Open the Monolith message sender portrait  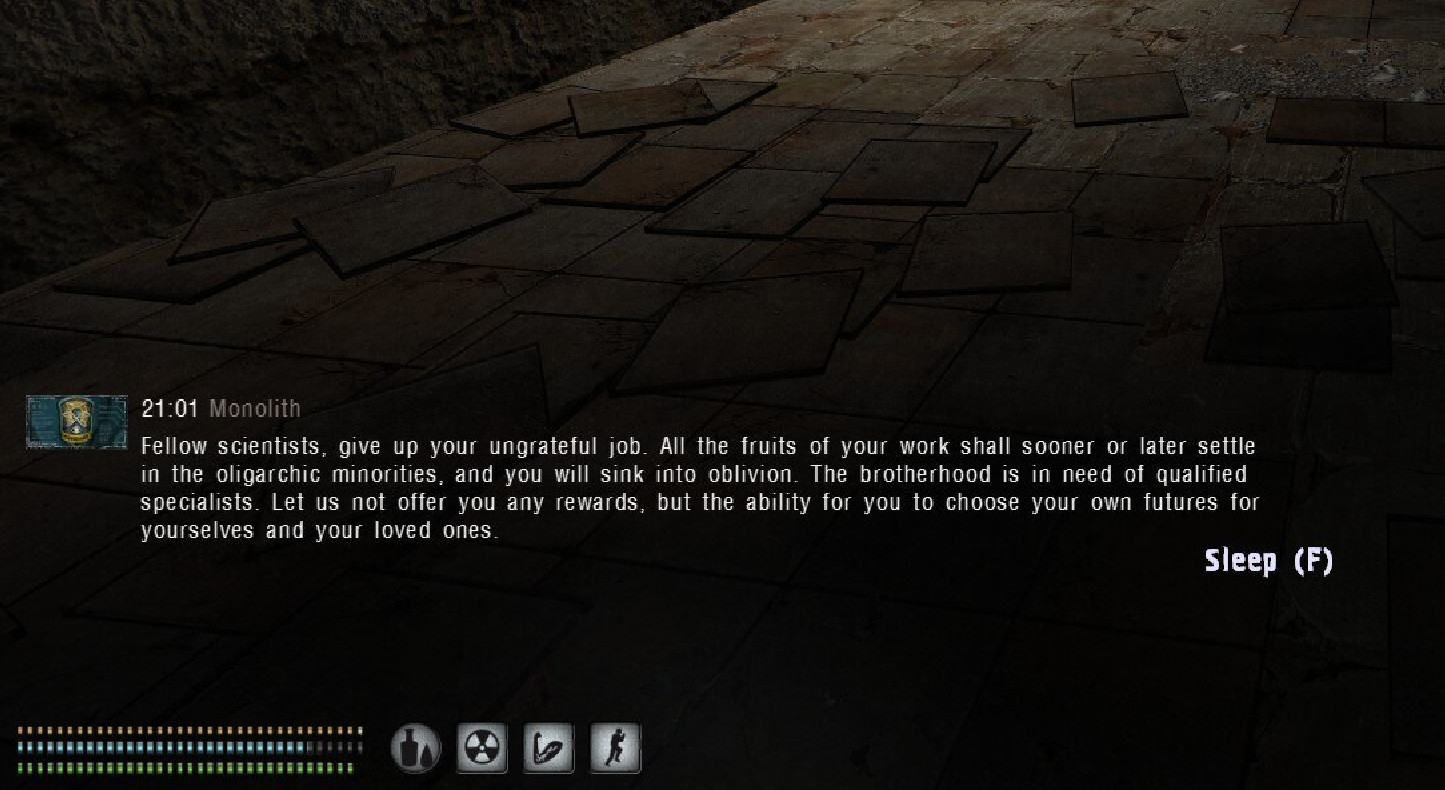(x=77, y=421)
